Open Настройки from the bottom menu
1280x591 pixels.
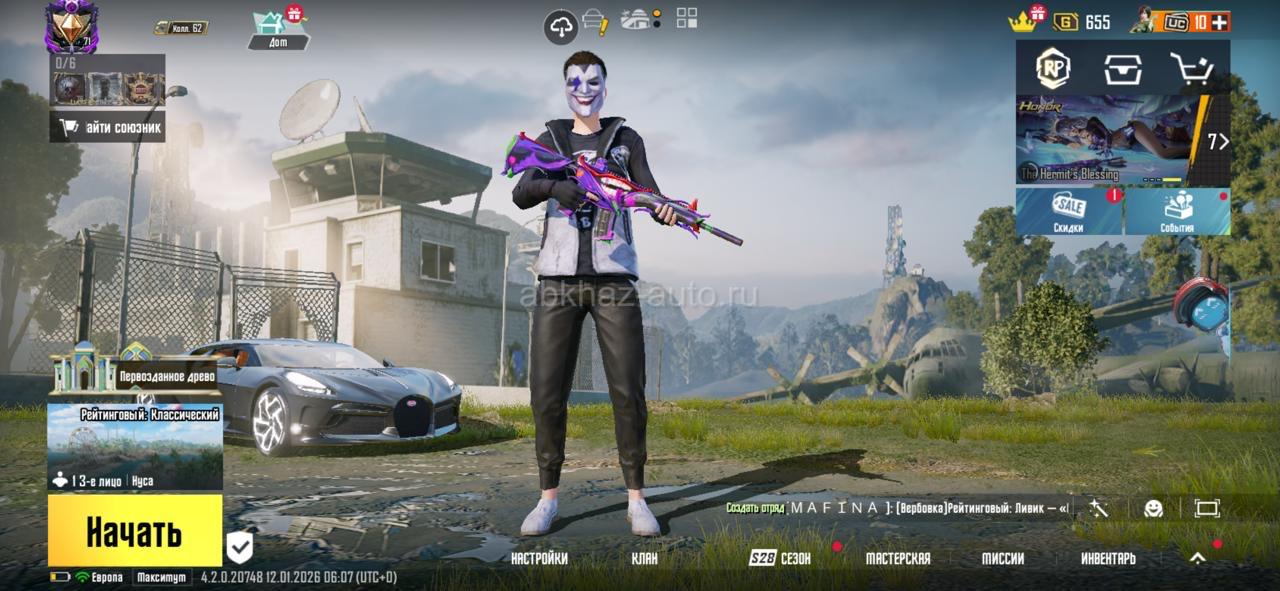coord(539,559)
